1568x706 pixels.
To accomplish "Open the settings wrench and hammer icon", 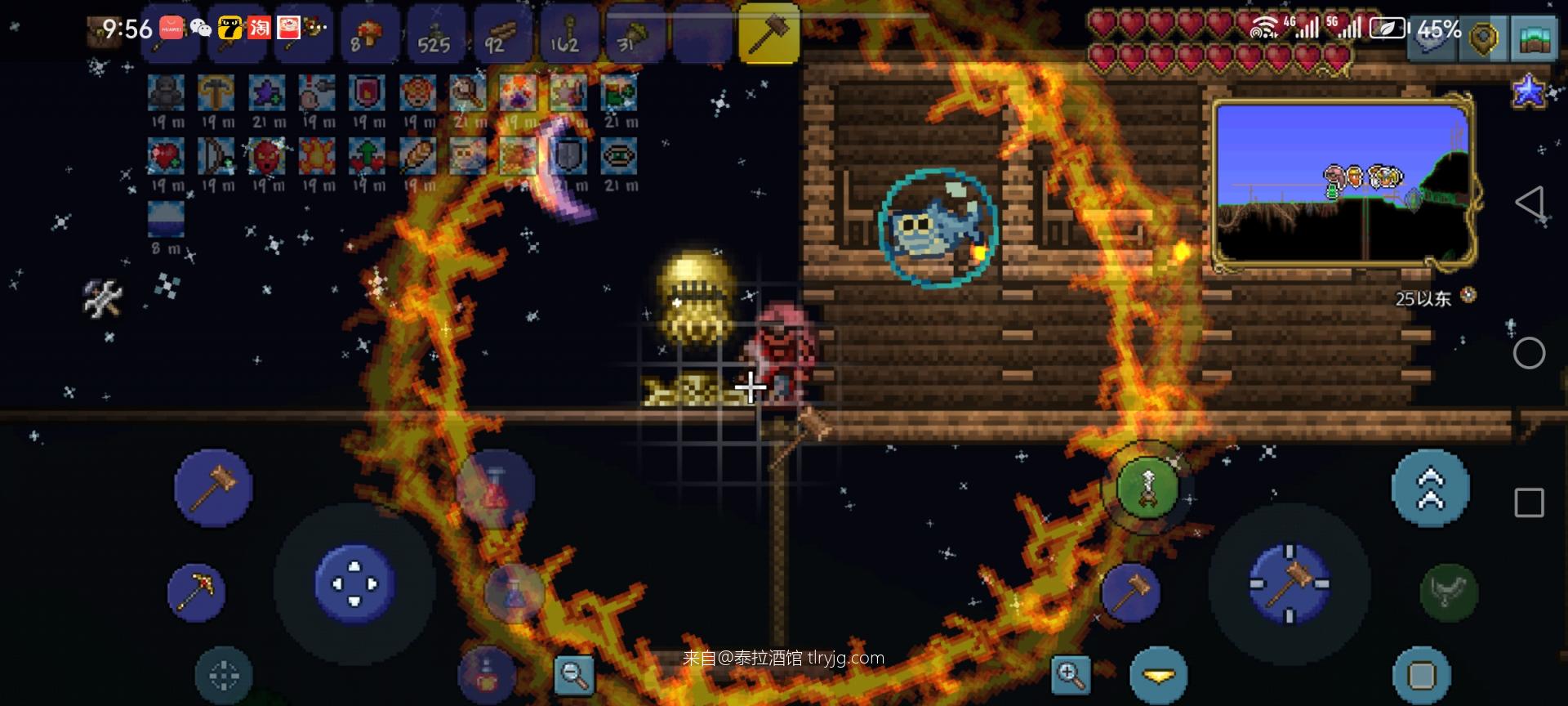I will [x=104, y=297].
